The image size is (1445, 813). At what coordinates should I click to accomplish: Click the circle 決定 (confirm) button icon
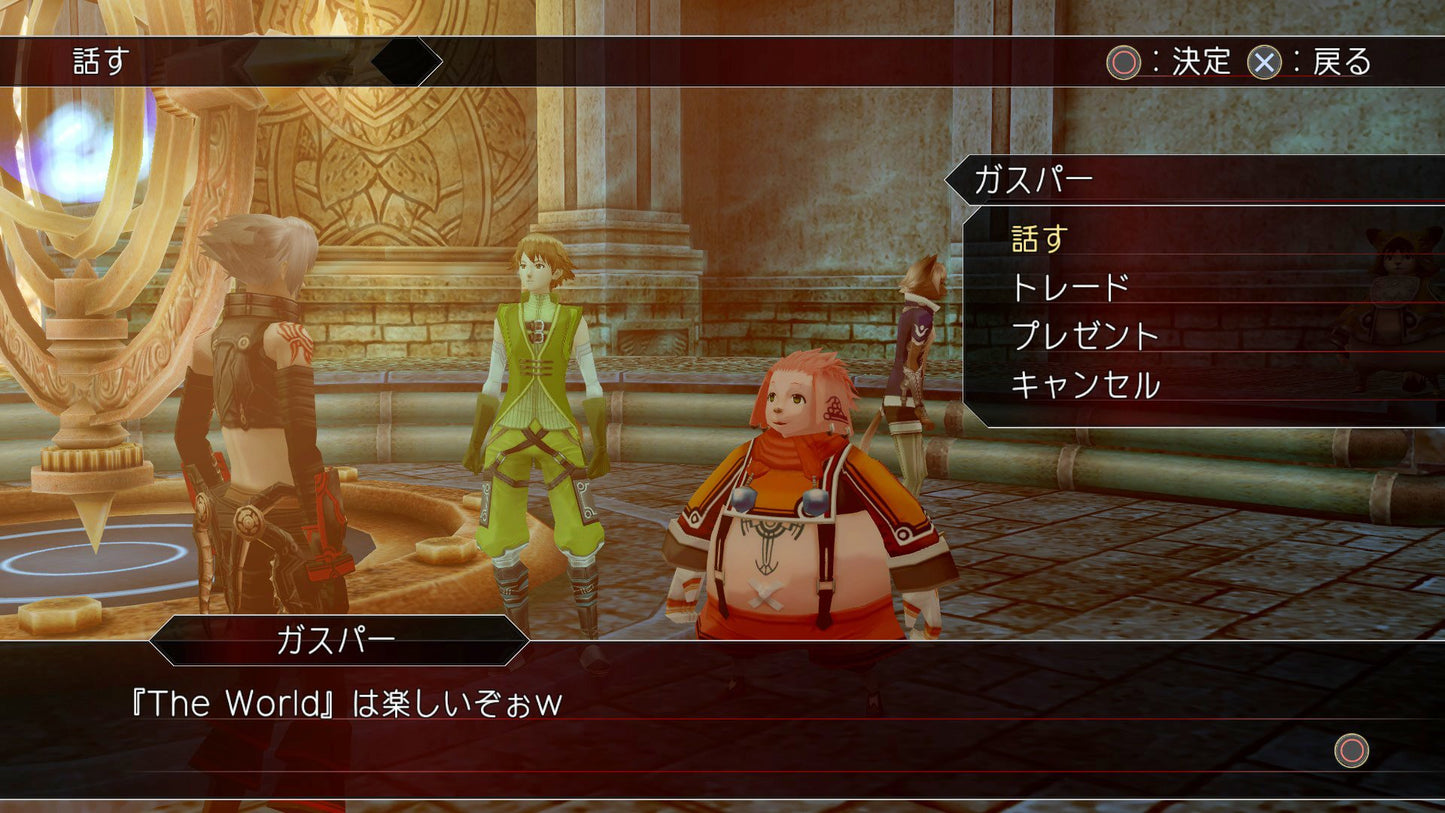tap(1124, 62)
